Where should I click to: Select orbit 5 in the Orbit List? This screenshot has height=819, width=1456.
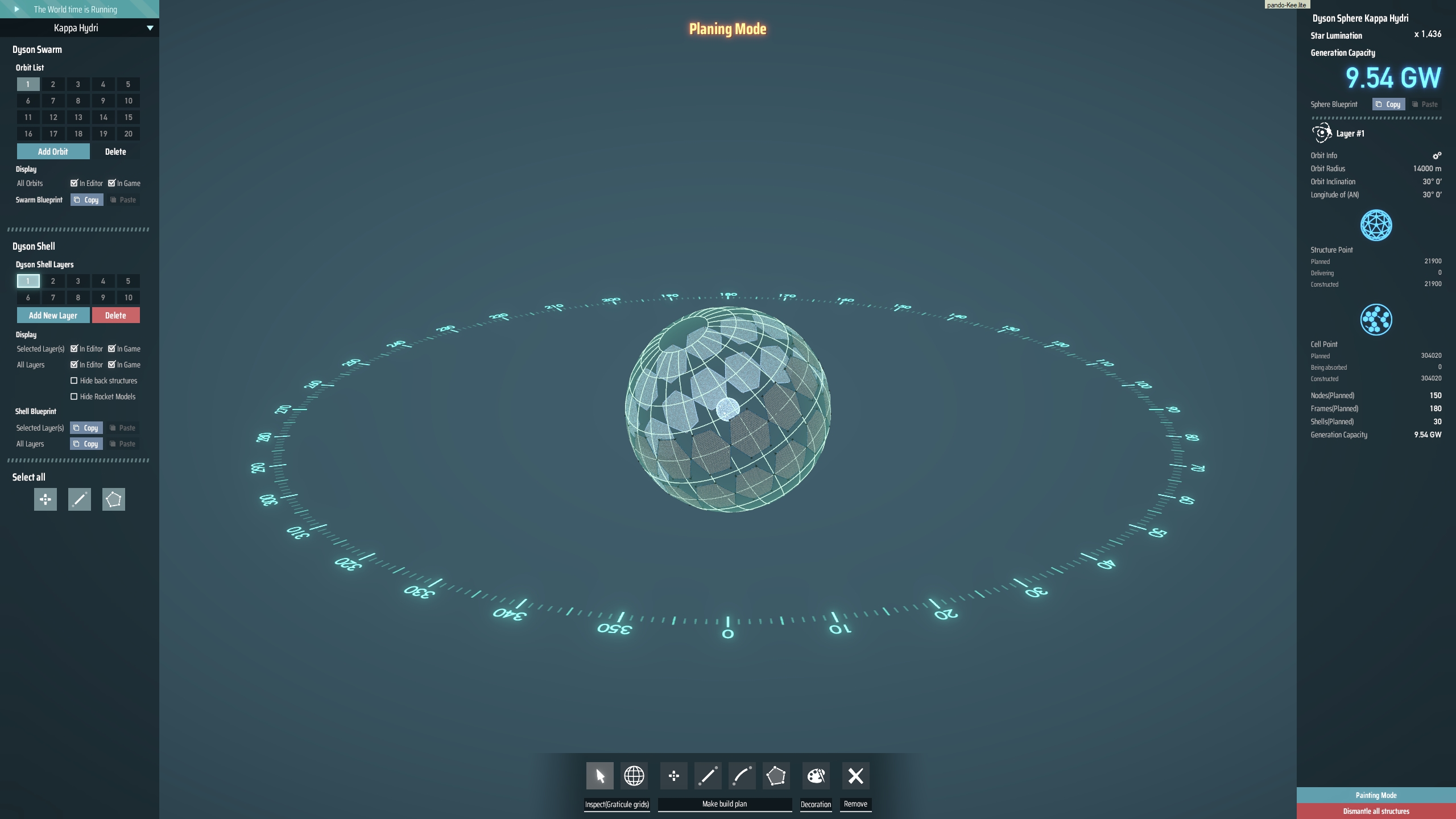pyautogui.click(x=128, y=84)
